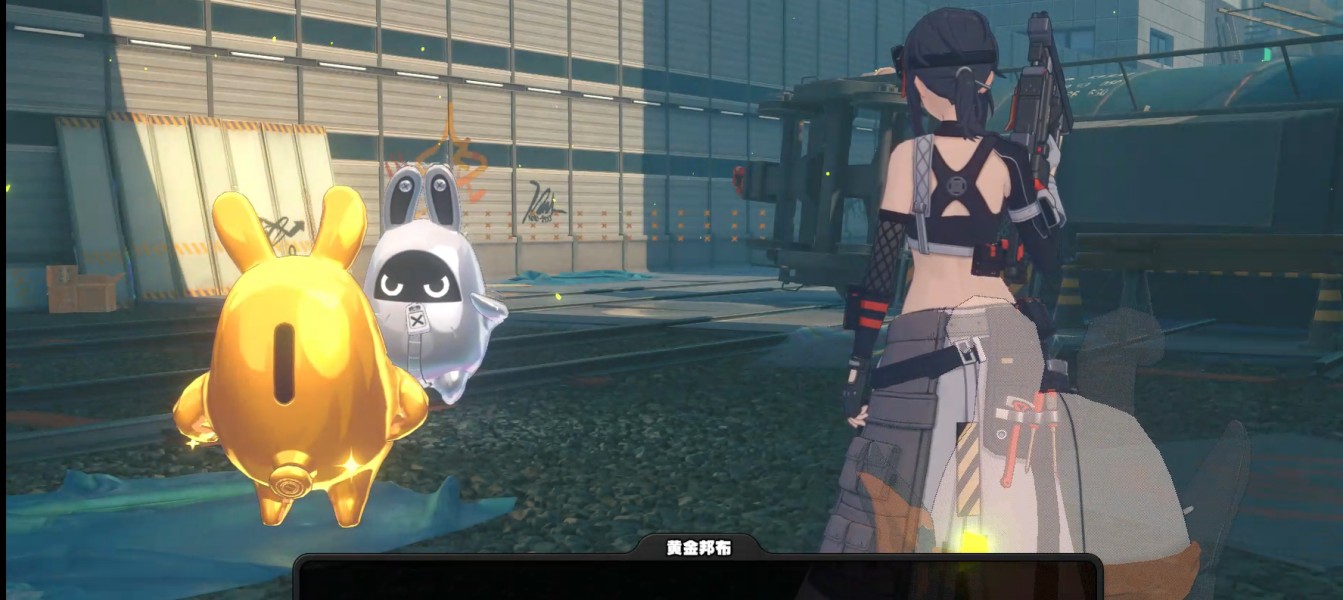This screenshot has height=600, width=1343.
Task: Advance the 黄金邦布 dialogue box
Action: click(x=698, y=580)
